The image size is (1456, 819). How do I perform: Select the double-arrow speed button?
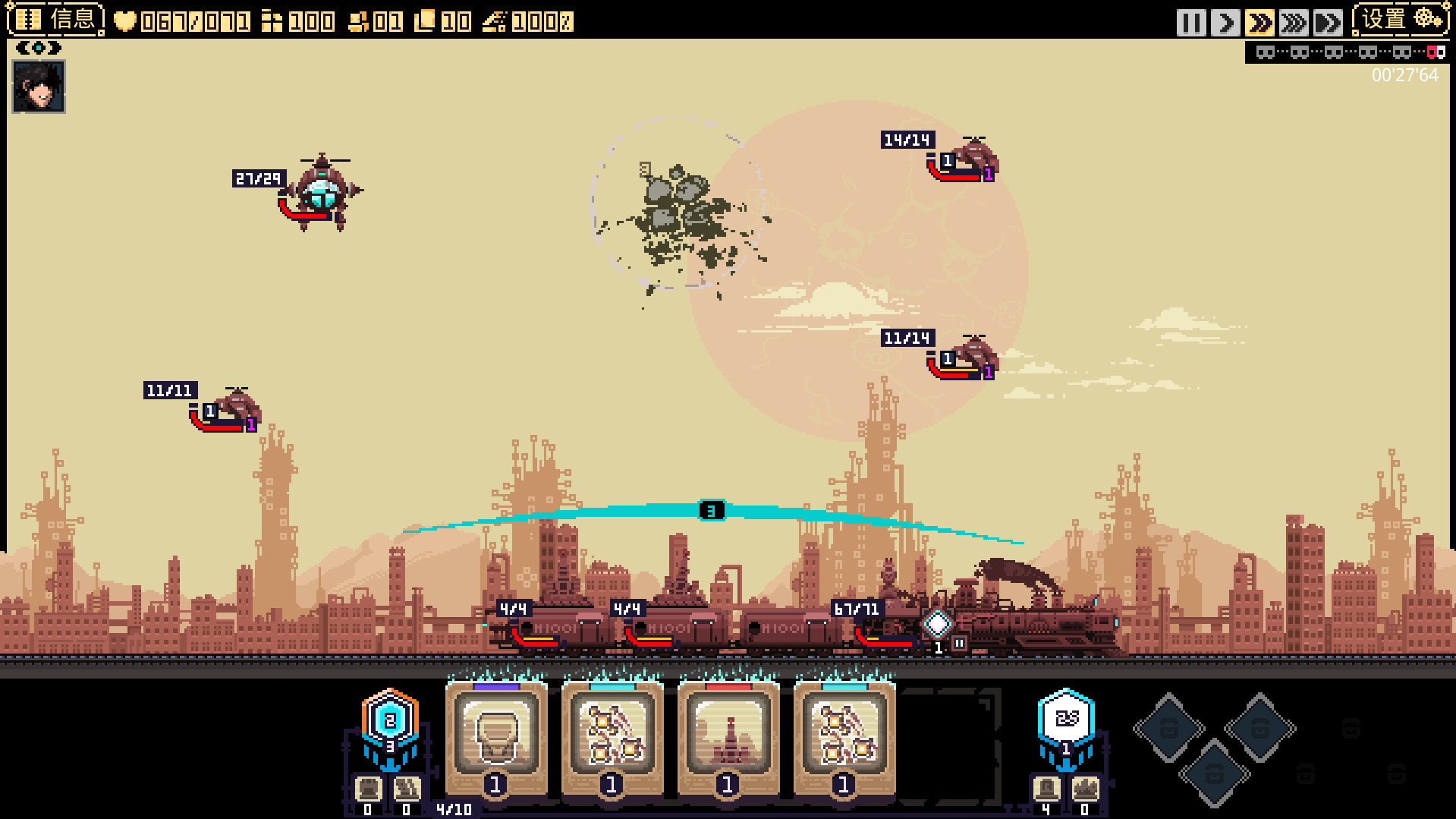click(x=1259, y=23)
